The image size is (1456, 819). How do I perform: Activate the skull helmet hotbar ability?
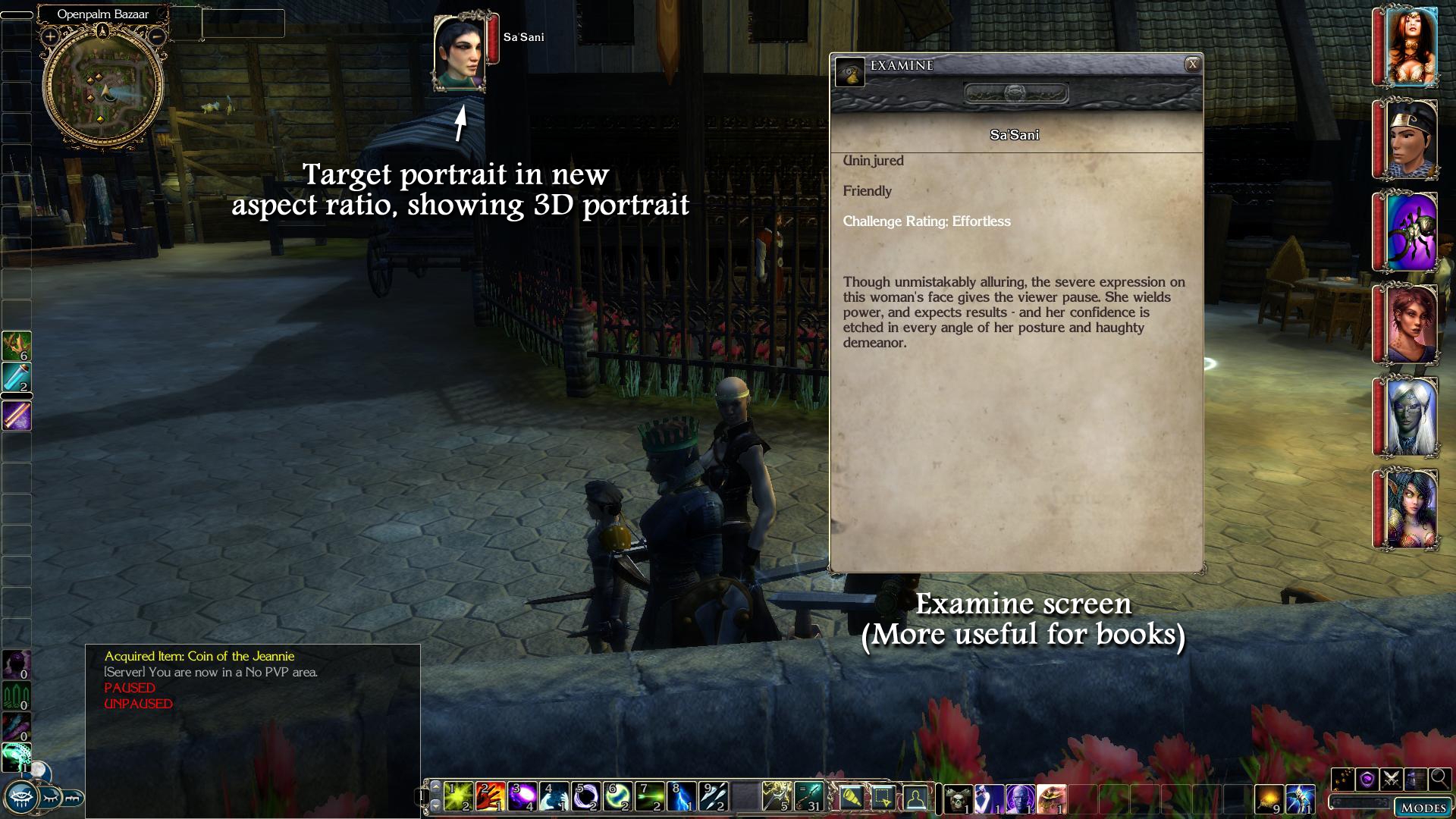(957, 799)
